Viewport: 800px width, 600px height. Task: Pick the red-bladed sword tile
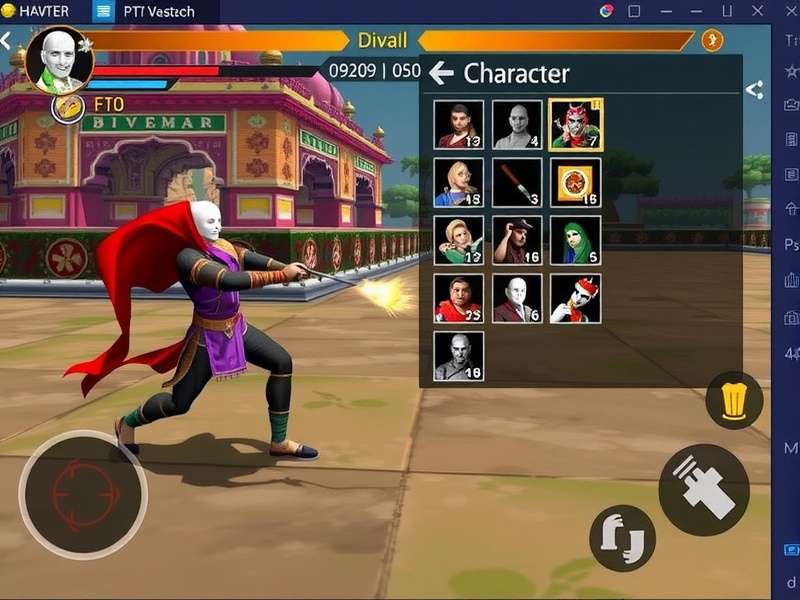tap(517, 183)
